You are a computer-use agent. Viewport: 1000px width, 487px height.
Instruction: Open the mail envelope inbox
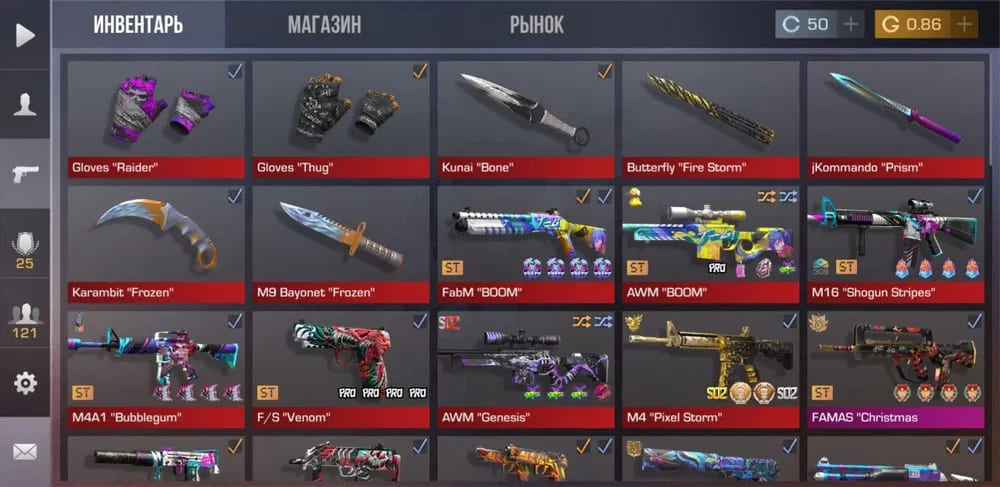(x=25, y=452)
